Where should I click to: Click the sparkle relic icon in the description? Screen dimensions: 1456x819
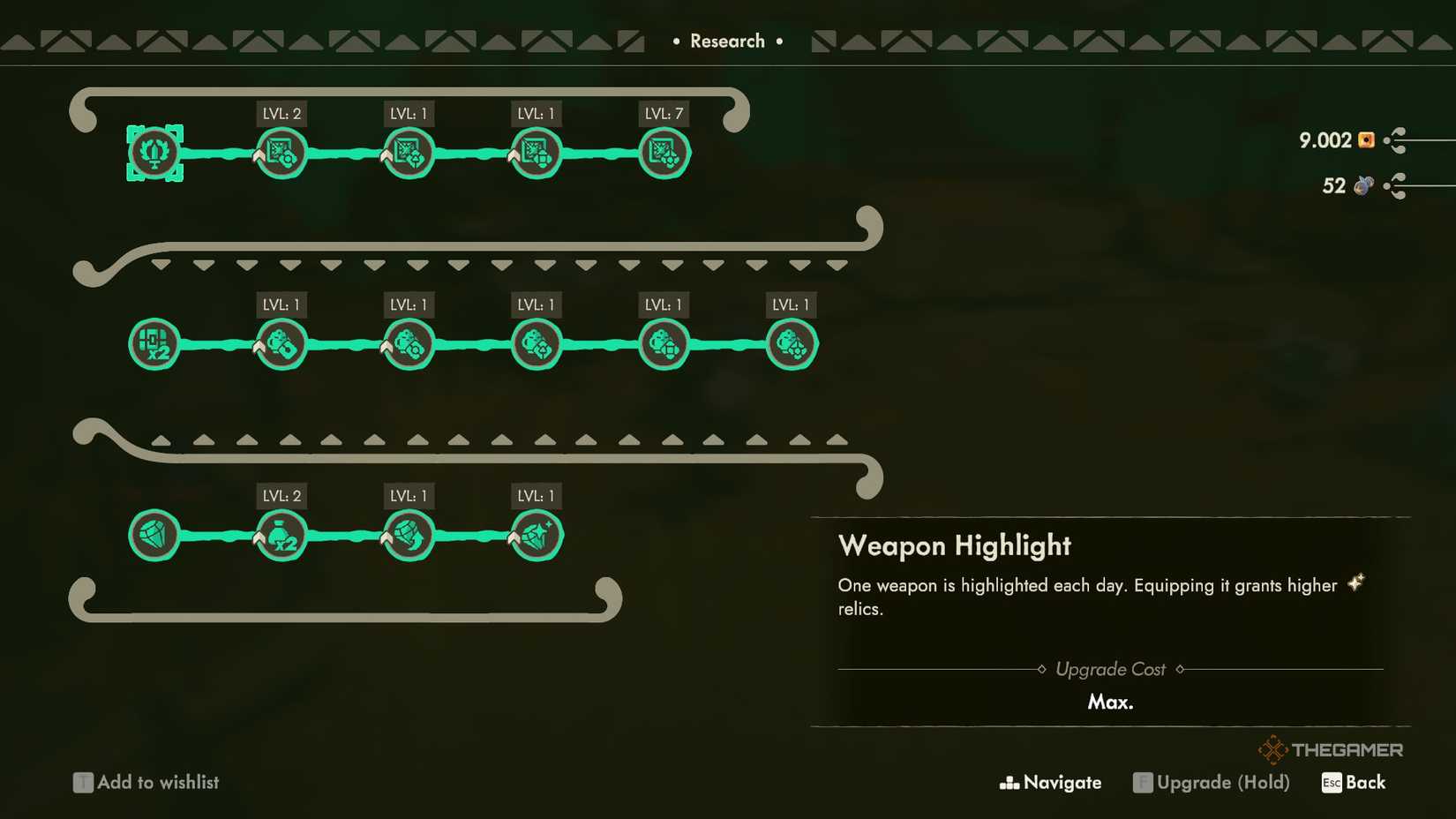tap(1356, 583)
